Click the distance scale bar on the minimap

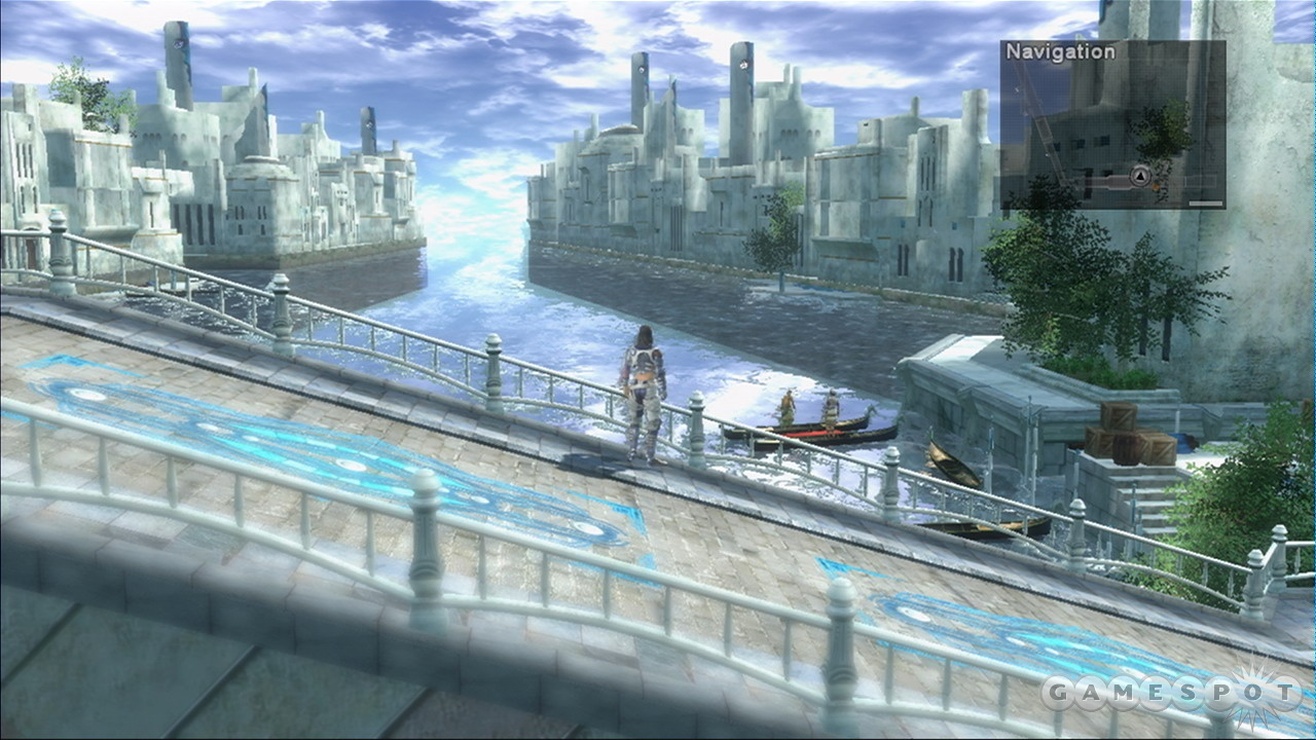[1204, 204]
